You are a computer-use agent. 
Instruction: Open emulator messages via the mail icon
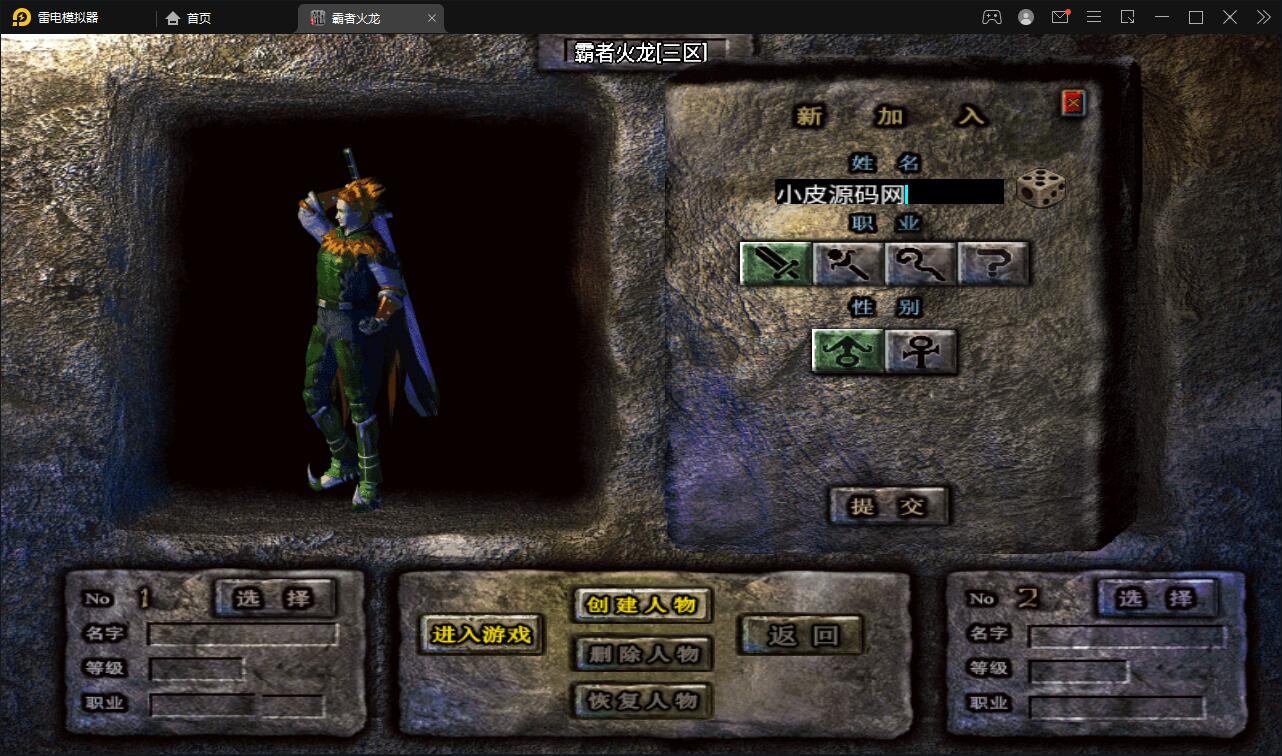[x=1060, y=17]
